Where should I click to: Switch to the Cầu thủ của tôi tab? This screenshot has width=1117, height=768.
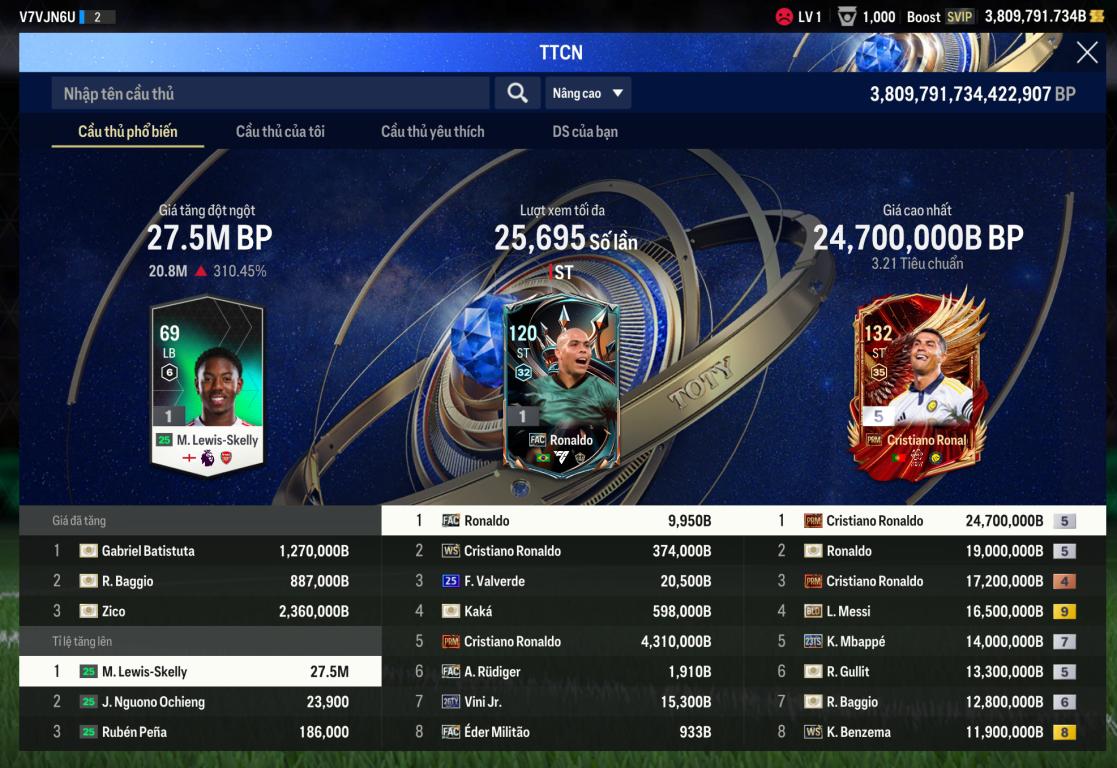click(280, 131)
